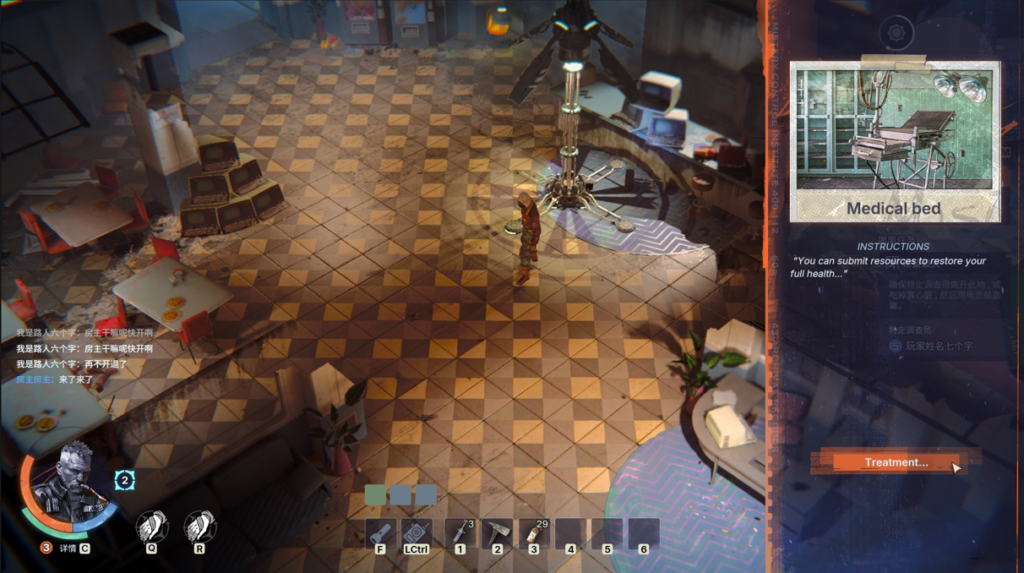Select the hotbar item with count 29
1024x573 pixels.
click(x=533, y=533)
